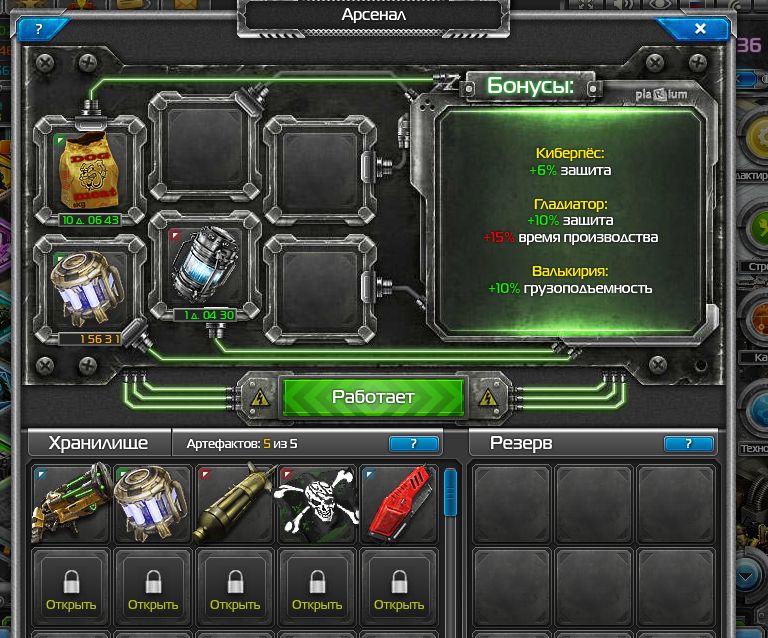Select the green plasma gun in storage
The image size is (768, 638).
[x=71, y=503]
